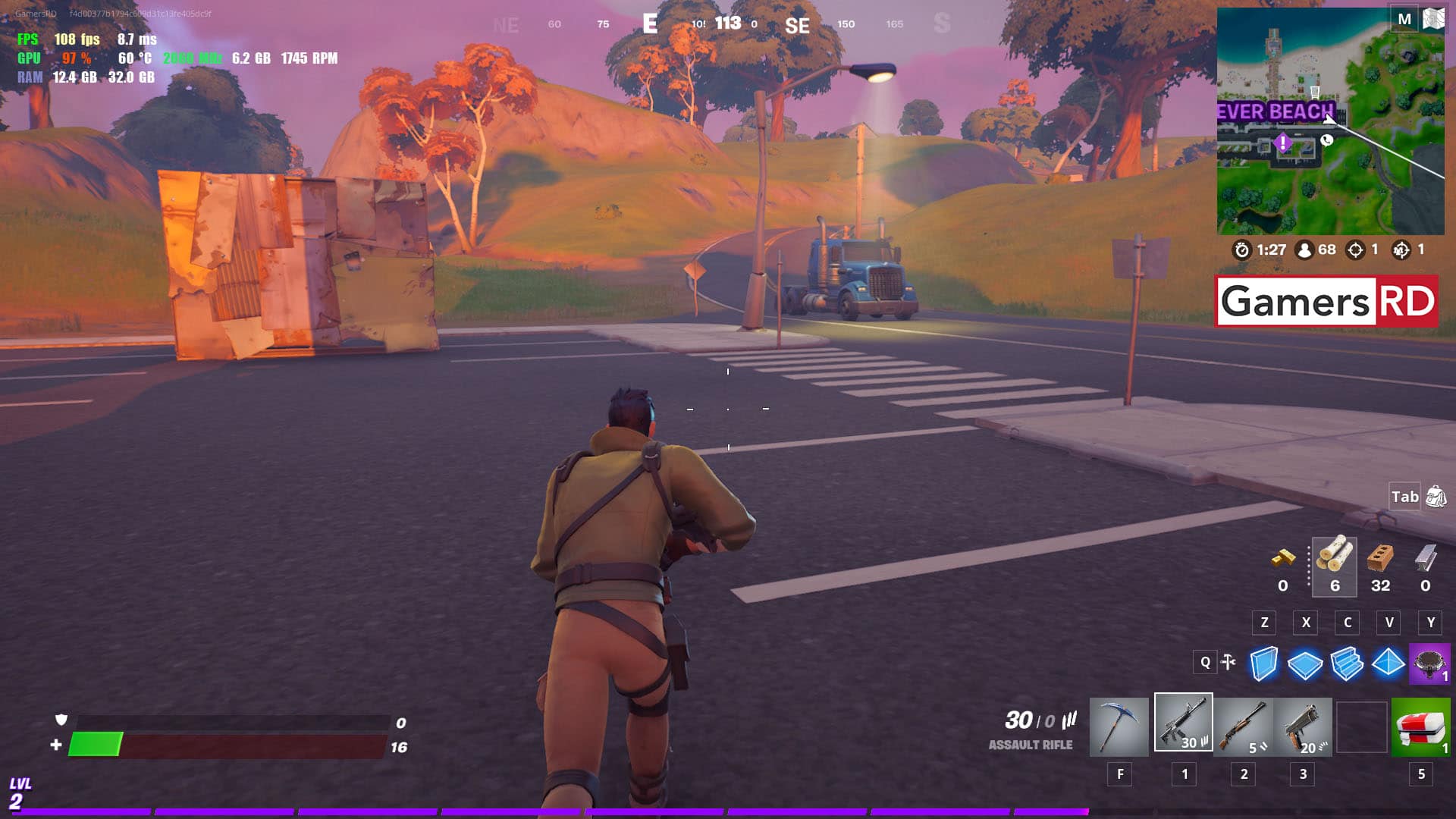Viewport: 1456px width, 819px height.
Task: Equip the assault rifle slot
Action: coord(1183,723)
